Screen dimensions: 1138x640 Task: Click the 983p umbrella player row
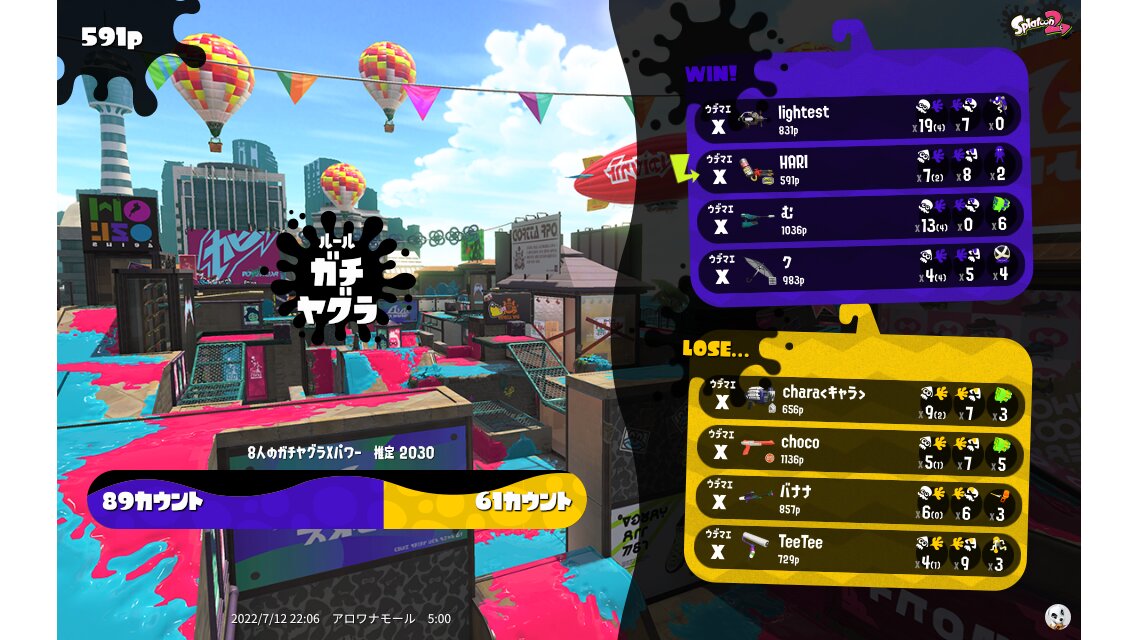click(858, 268)
